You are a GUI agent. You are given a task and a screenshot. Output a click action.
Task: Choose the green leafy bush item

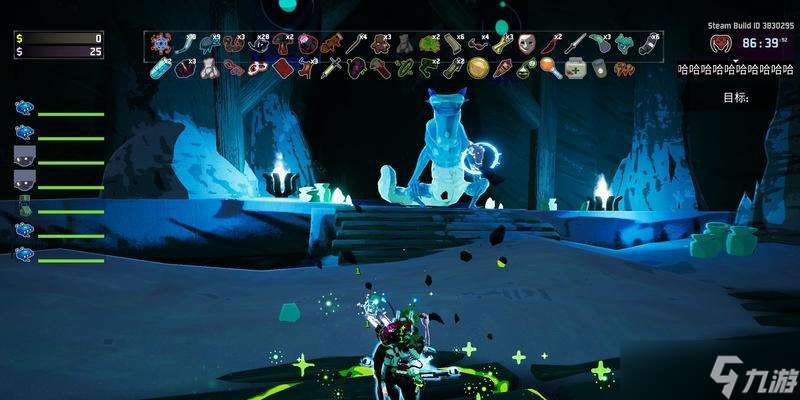pyautogui.click(x=430, y=43)
